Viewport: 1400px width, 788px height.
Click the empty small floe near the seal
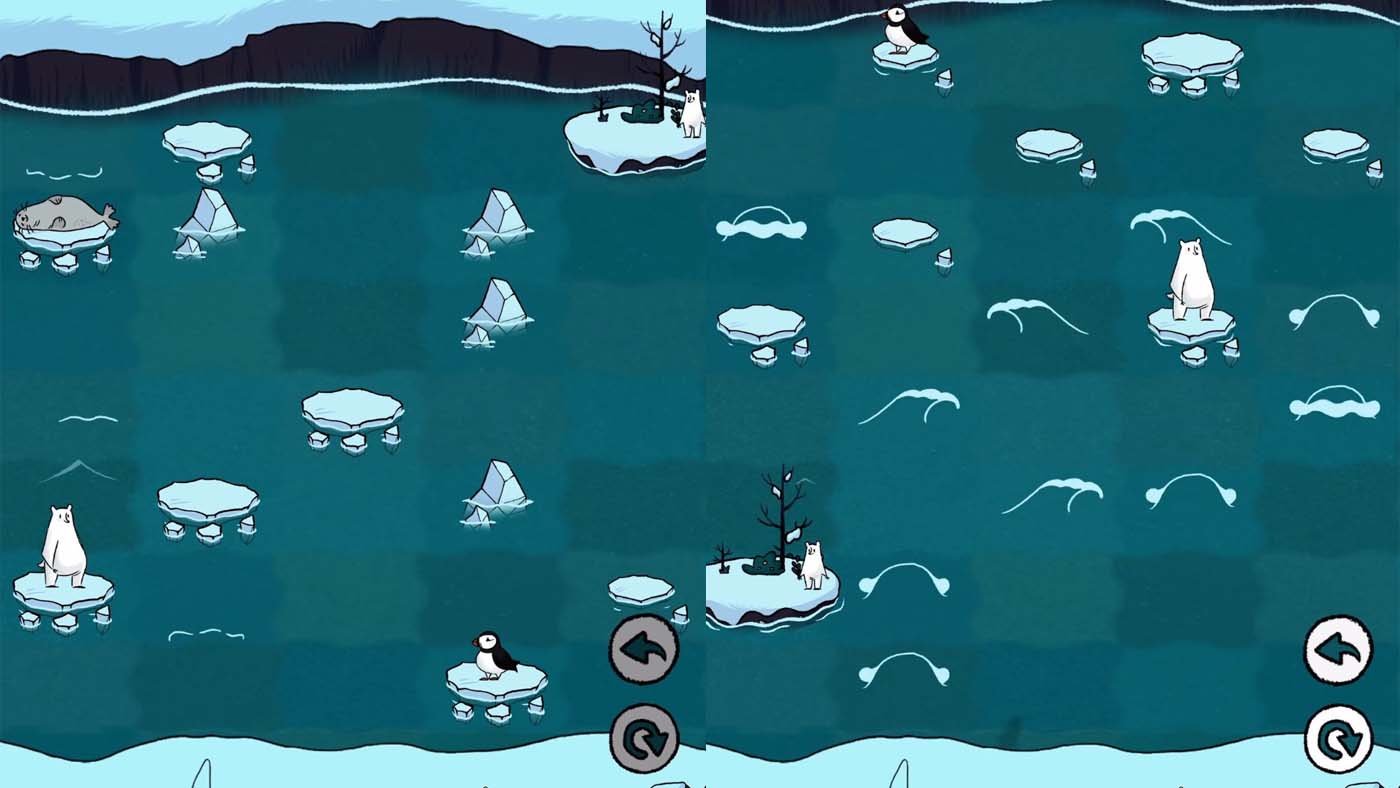[205, 140]
